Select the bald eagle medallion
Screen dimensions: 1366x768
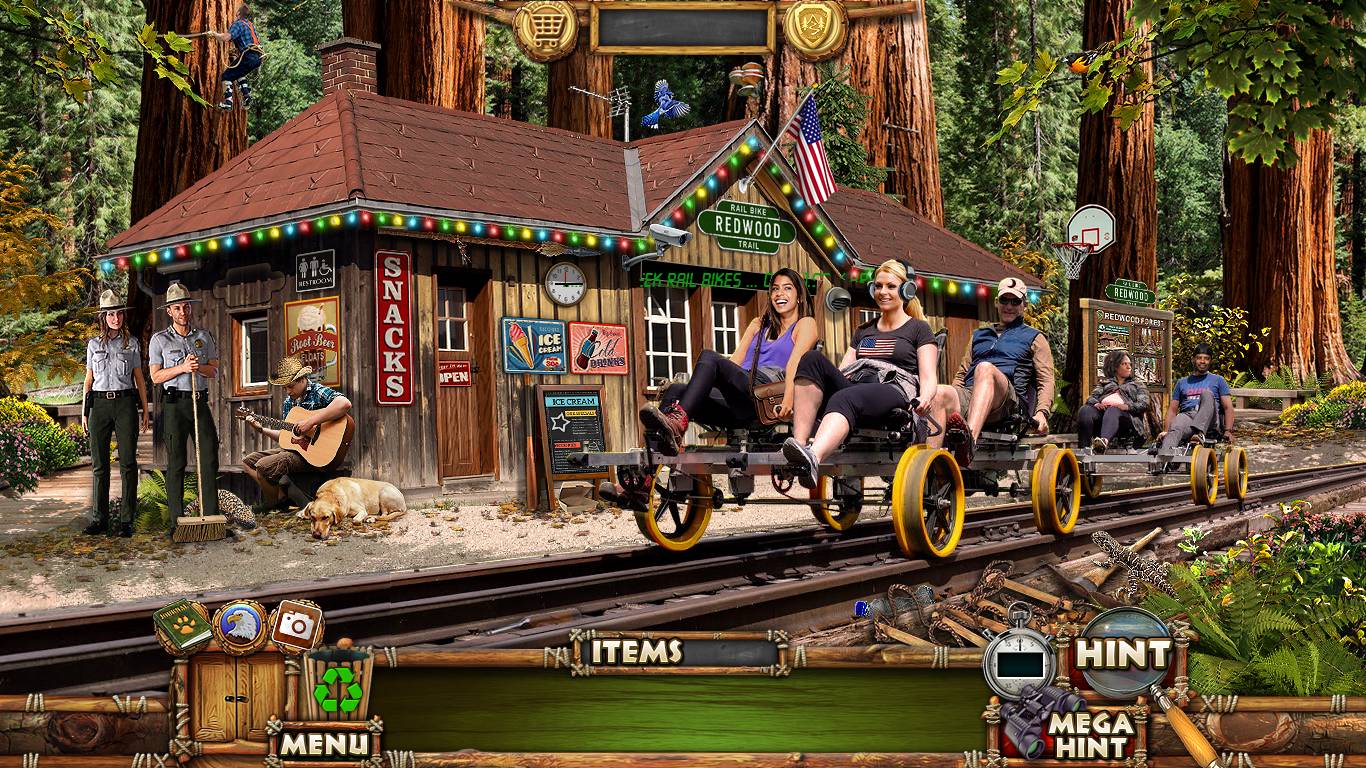point(240,626)
